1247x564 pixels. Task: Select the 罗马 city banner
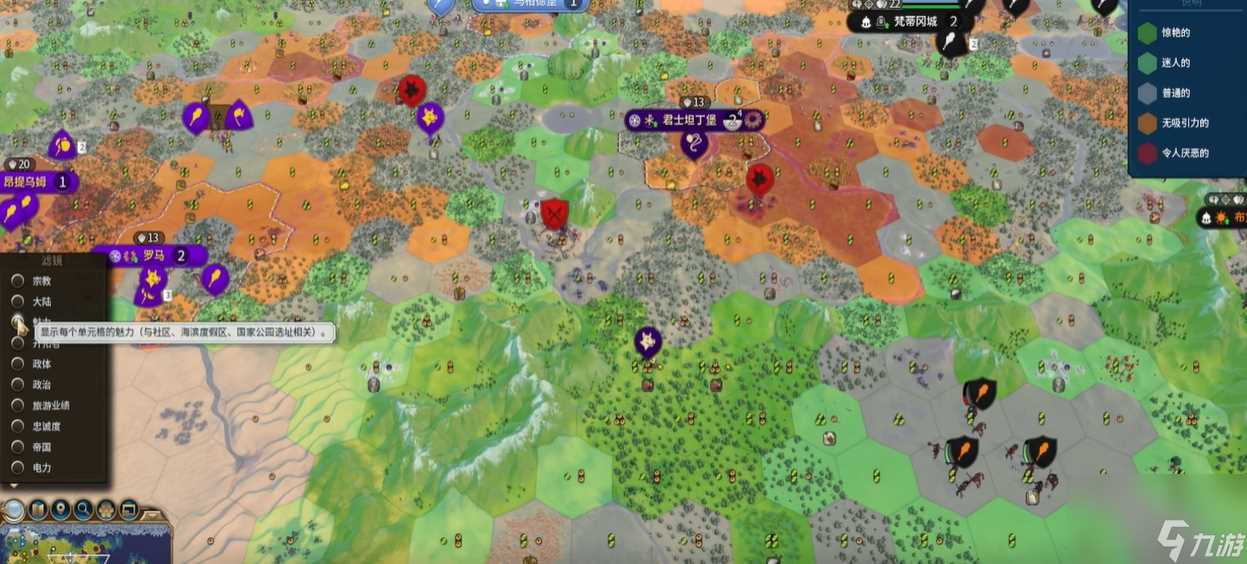tap(152, 256)
